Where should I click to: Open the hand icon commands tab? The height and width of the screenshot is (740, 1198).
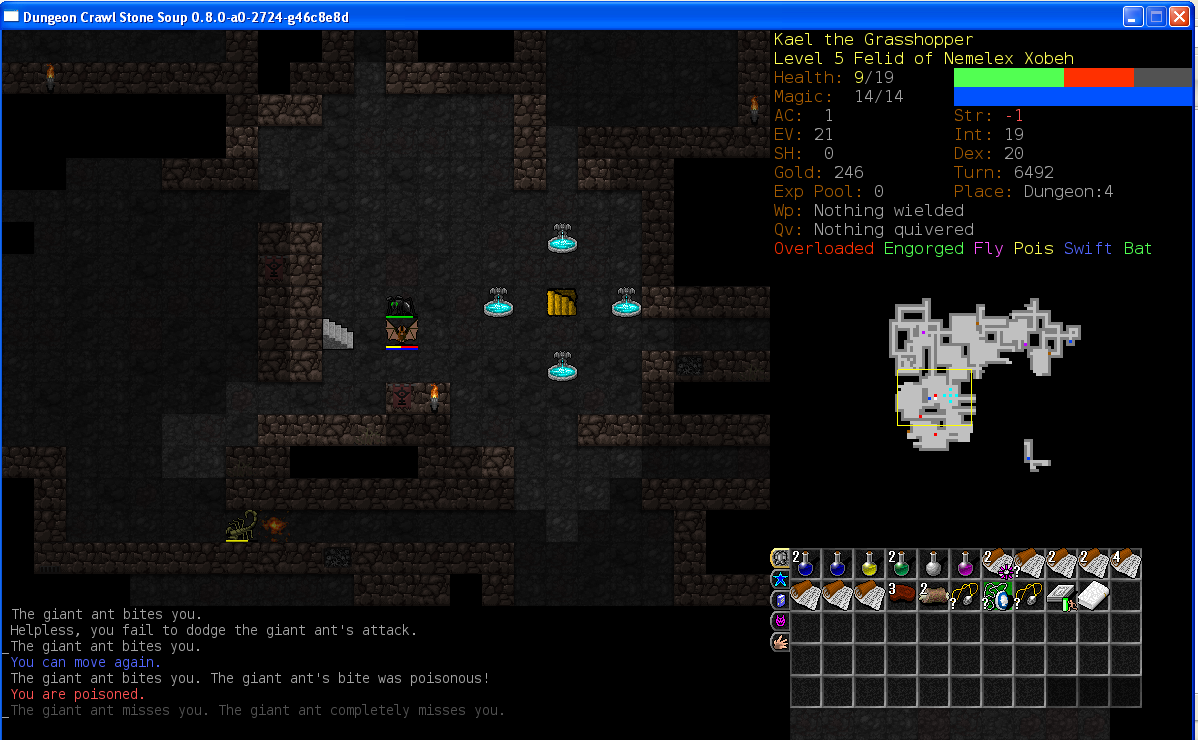pyautogui.click(x=780, y=642)
